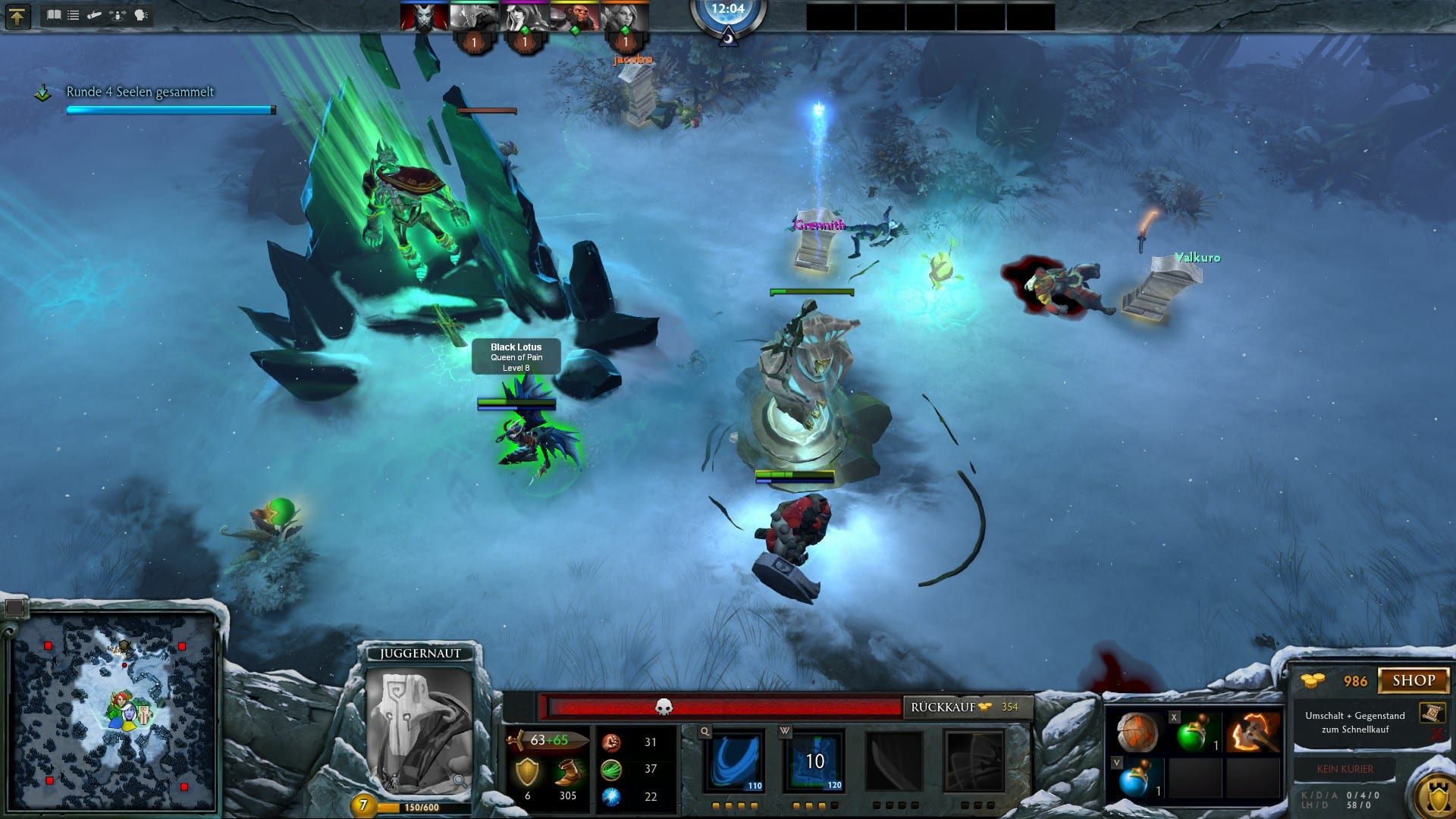Screen dimensions: 1456x819
Task: Open the main menu arrow button
Action: 17,16
